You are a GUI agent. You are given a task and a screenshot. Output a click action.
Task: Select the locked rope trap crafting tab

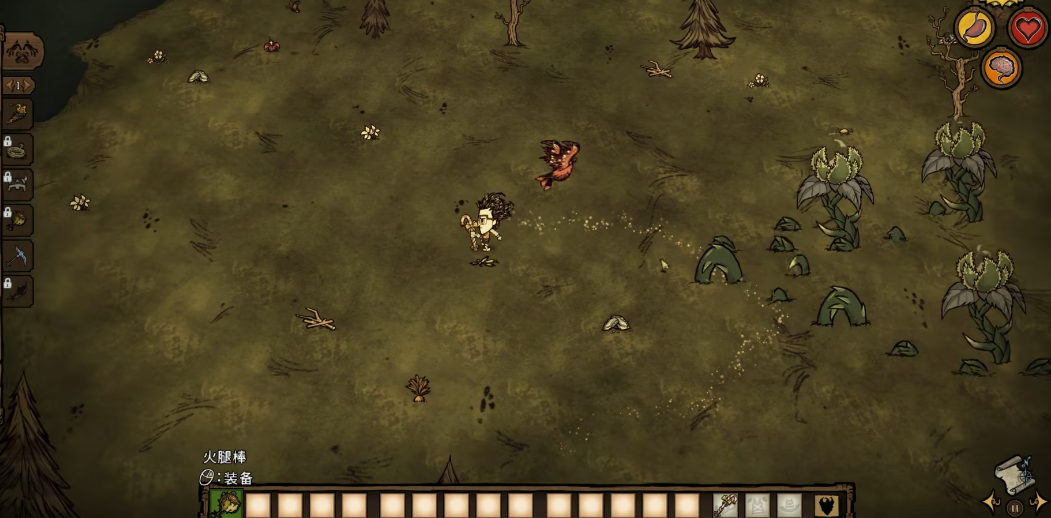19,150
